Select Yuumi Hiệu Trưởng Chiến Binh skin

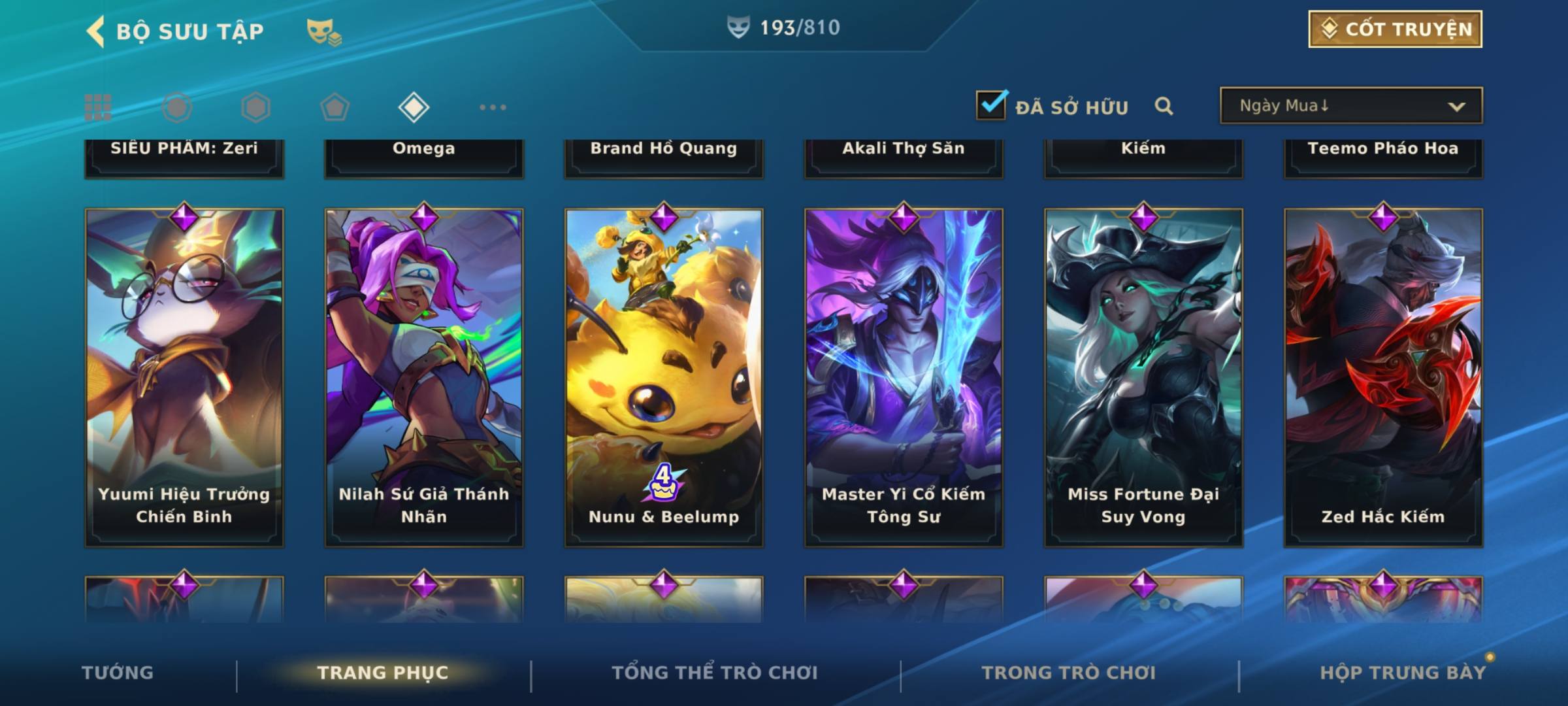coord(184,377)
